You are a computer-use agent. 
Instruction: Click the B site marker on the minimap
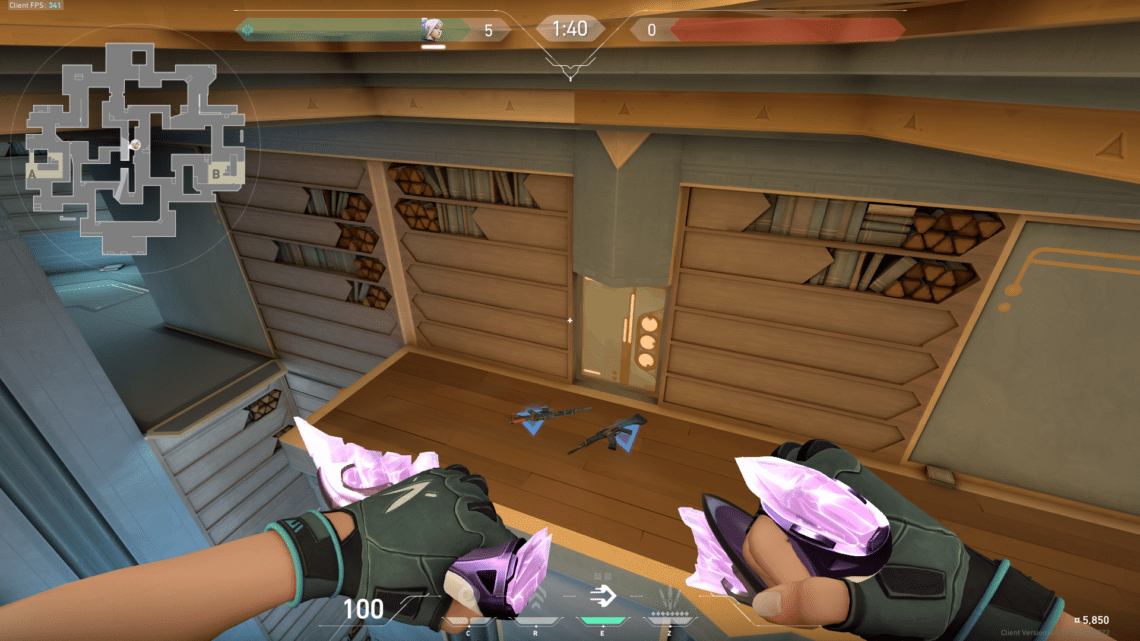click(x=215, y=173)
